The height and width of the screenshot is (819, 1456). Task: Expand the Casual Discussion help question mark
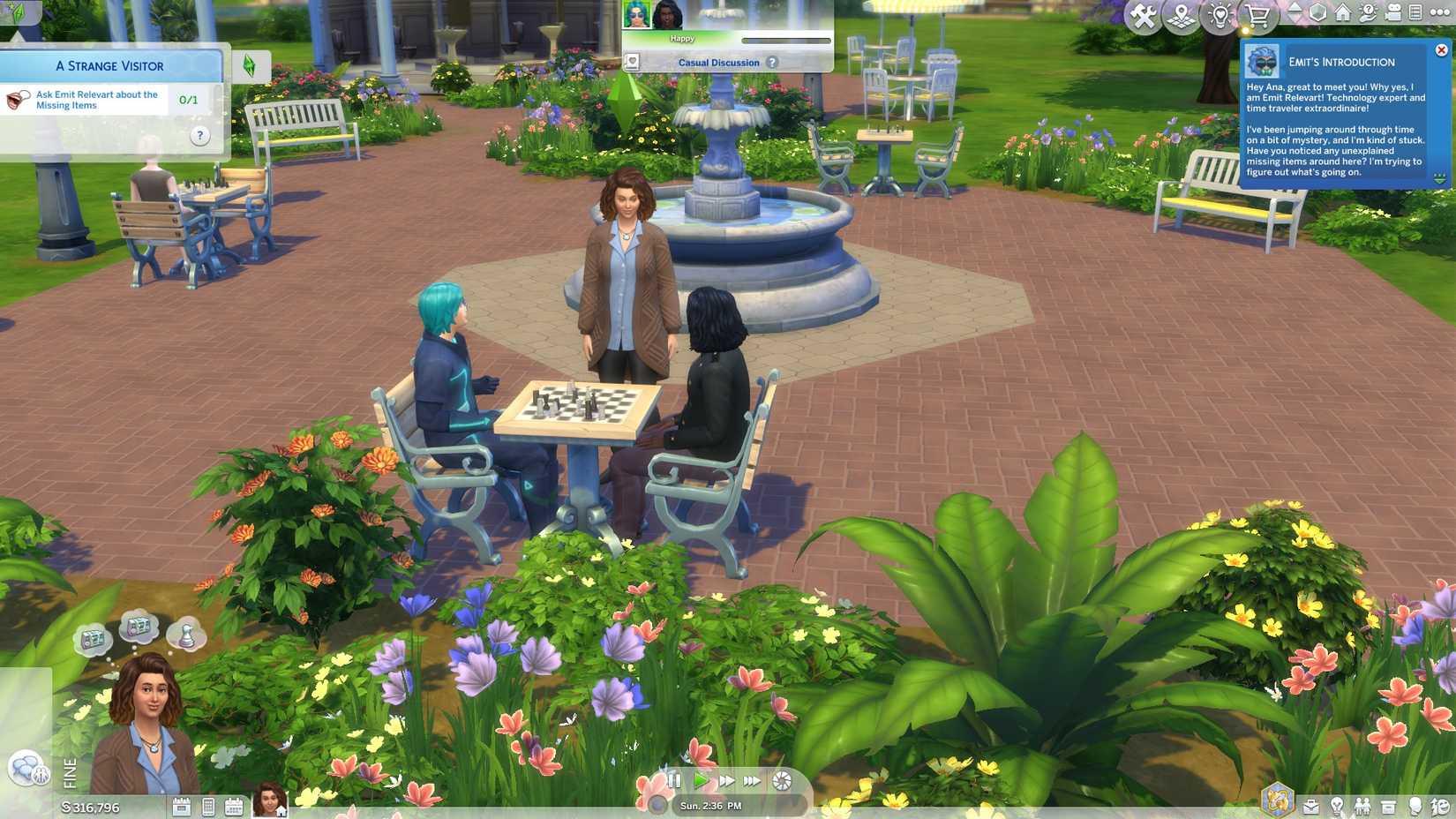(x=773, y=63)
